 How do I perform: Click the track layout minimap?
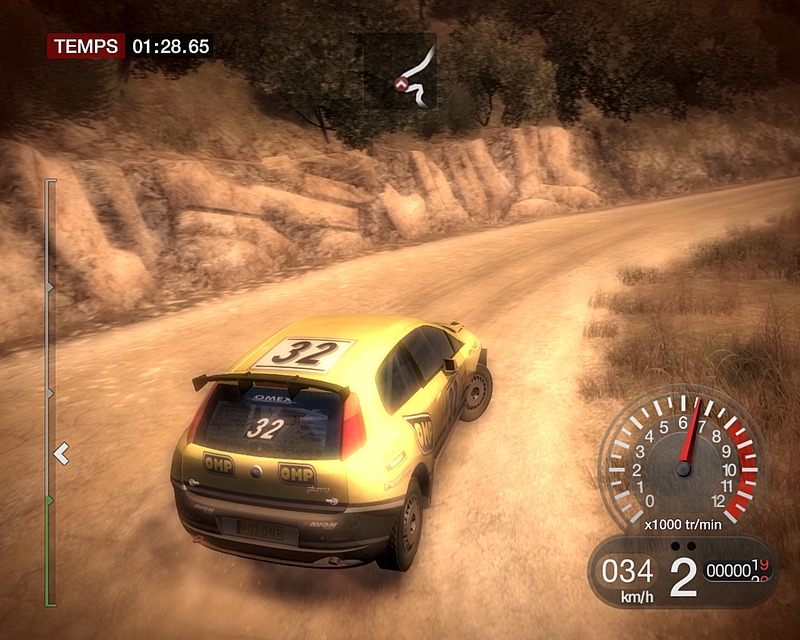point(413,72)
